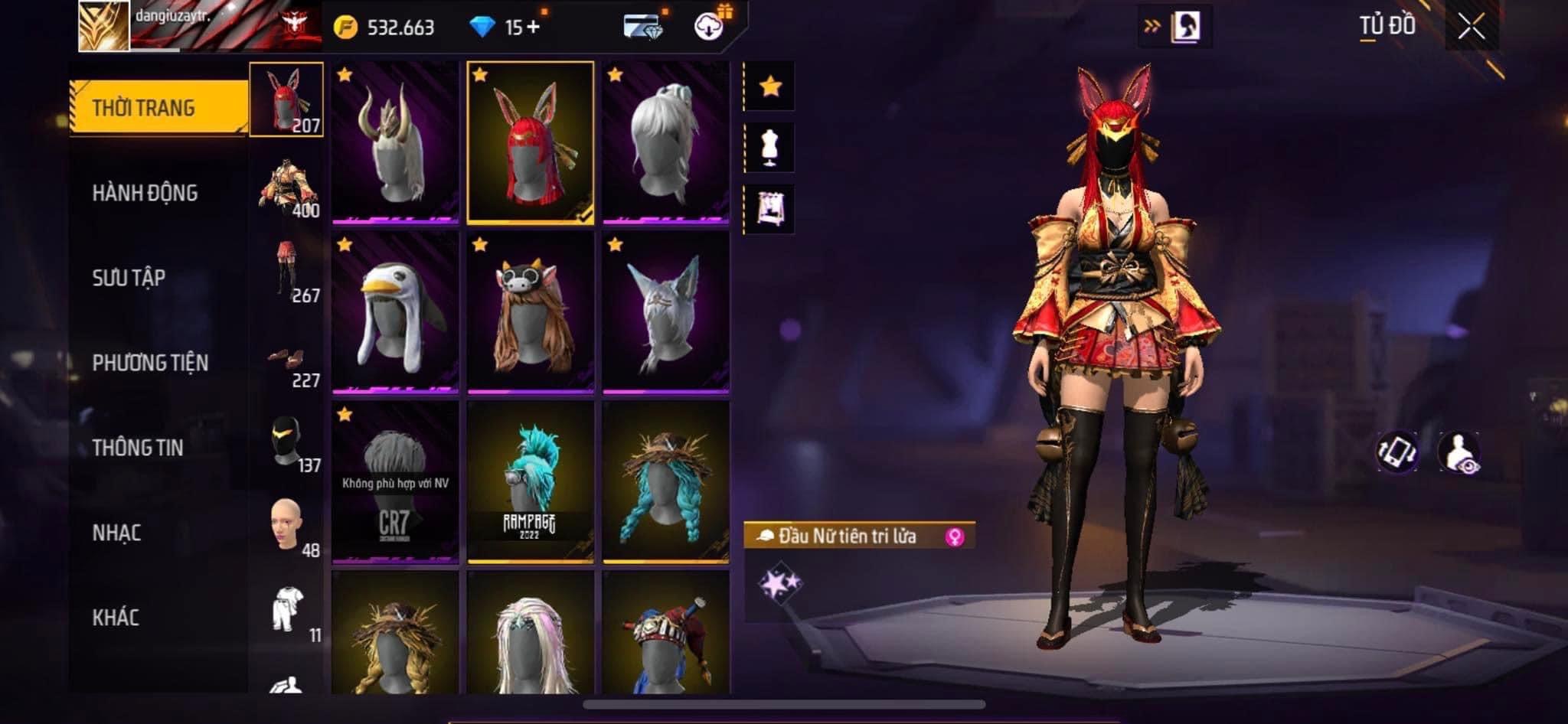Choose the horned white hair item
Image resolution: width=1568 pixels, height=724 pixels.
pyautogui.click(x=395, y=142)
